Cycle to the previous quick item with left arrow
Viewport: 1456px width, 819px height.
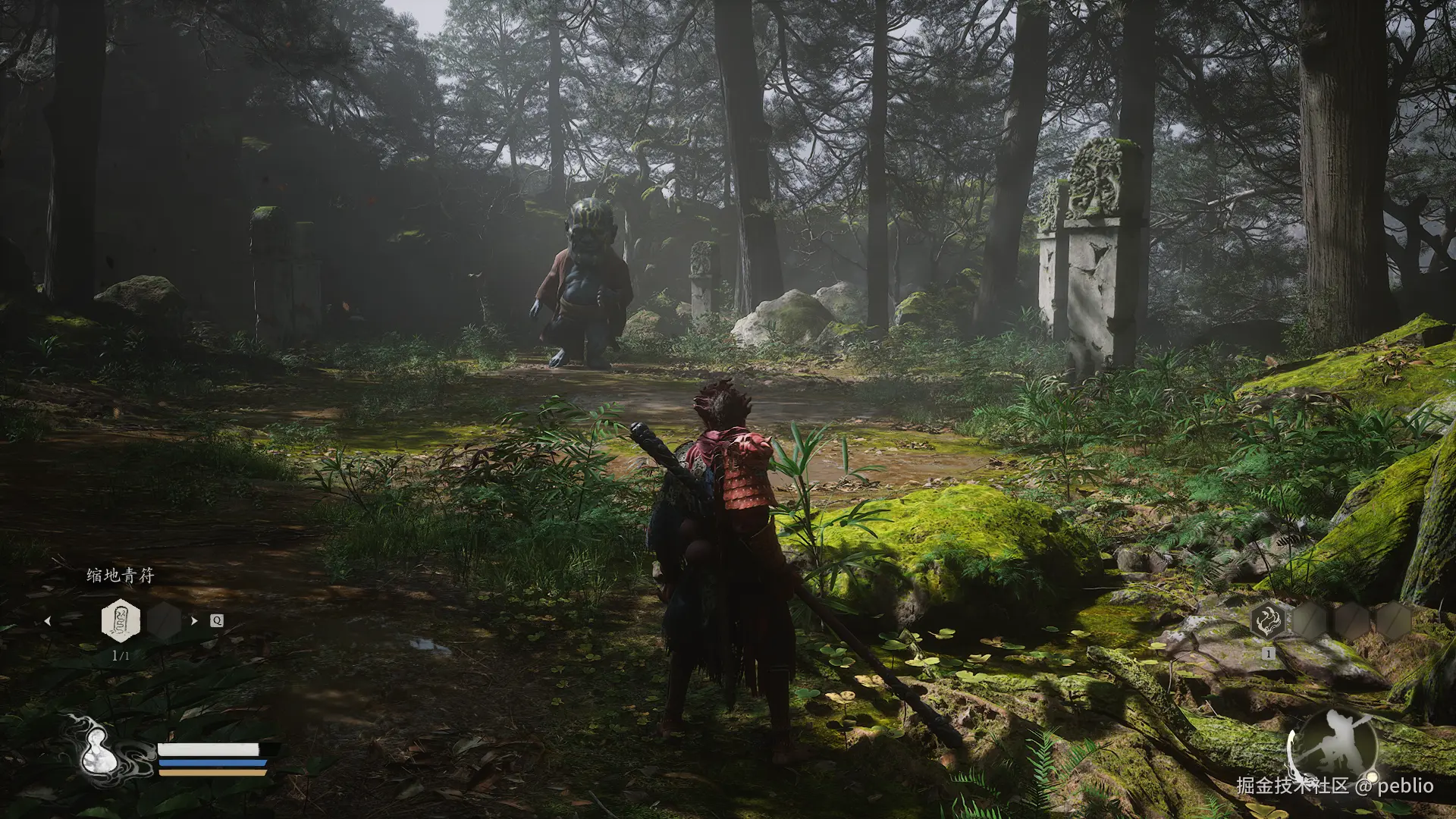point(48,621)
